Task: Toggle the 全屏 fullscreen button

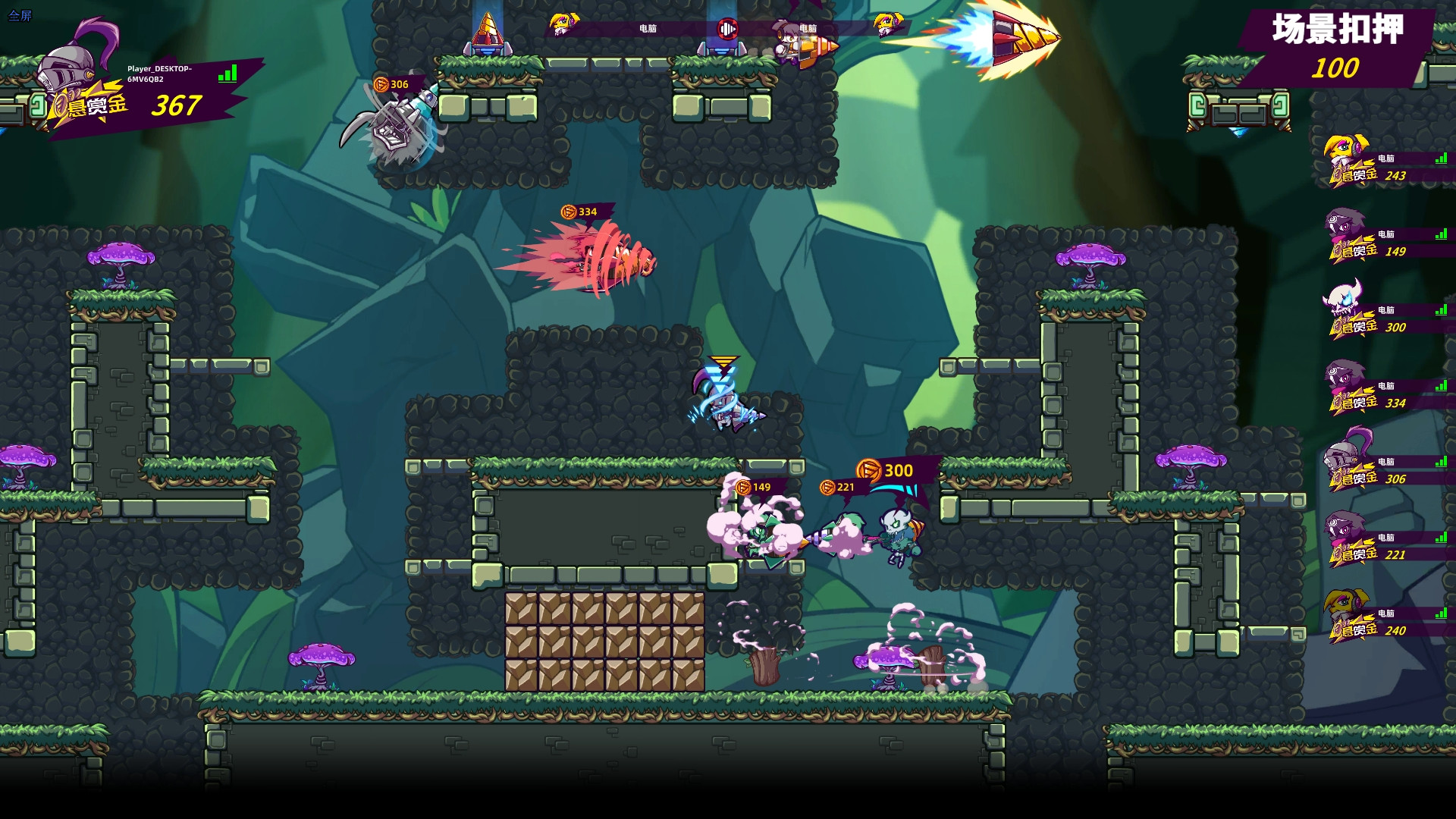Action: [20, 15]
